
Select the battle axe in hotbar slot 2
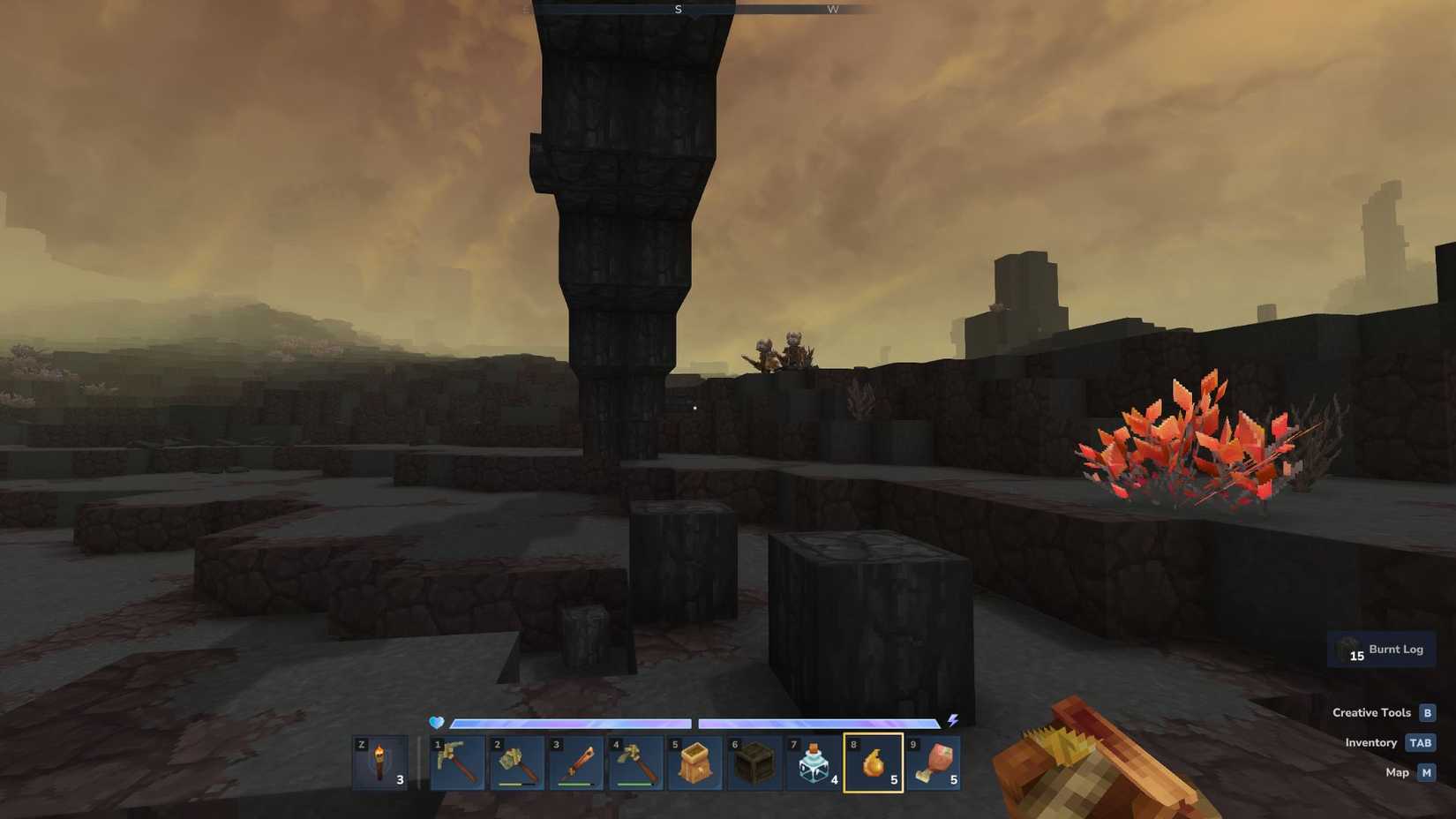(x=515, y=763)
